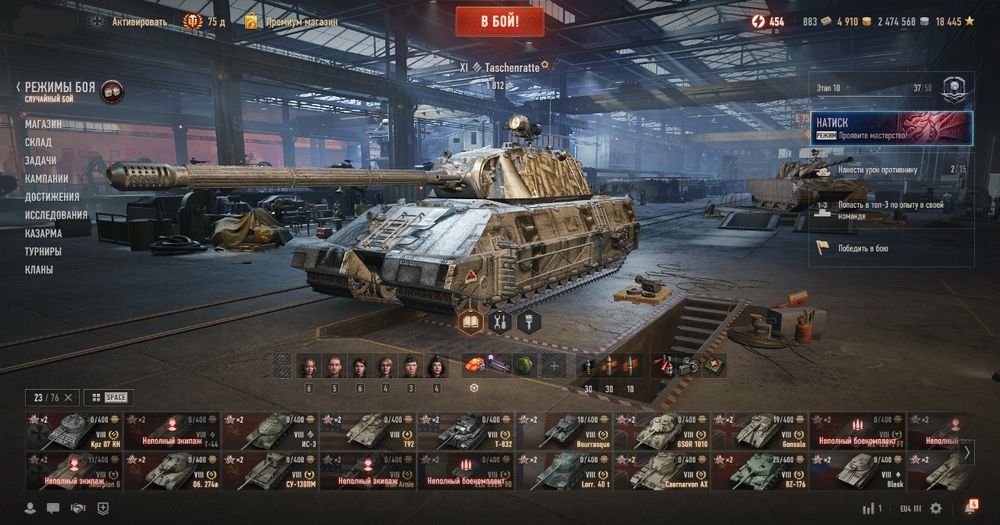The image size is (1000, 525).
Task: Open the КЛАНЫ menu entry
Action: coord(39,269)
